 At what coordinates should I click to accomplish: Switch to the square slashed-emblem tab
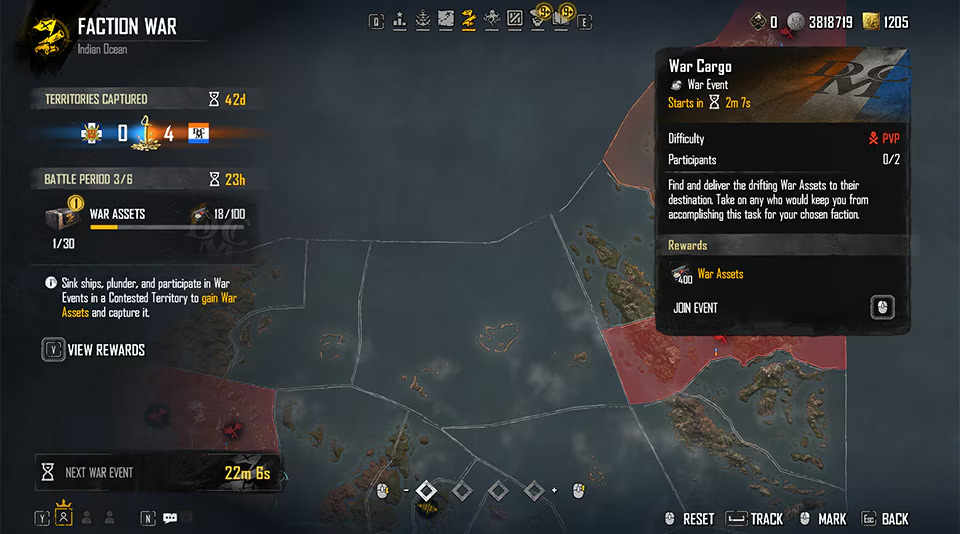(x=514, y=18)
